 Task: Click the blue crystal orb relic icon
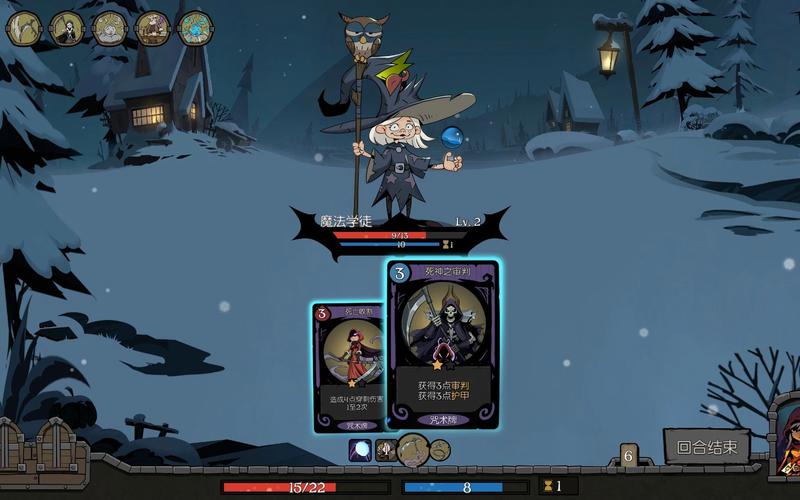[x=194, y=28]
